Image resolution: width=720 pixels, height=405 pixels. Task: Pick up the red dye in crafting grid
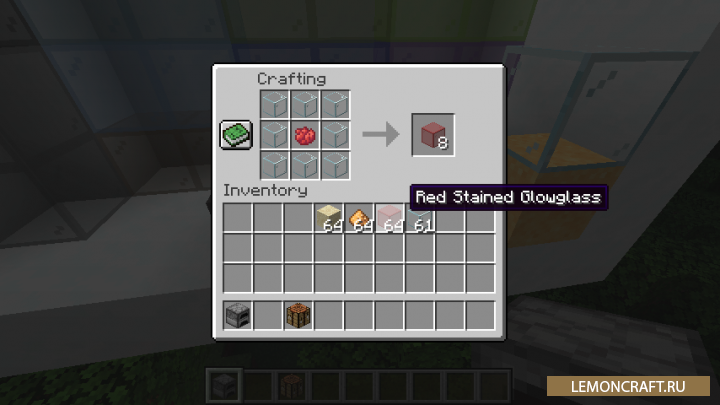click(x=306, y=135)
